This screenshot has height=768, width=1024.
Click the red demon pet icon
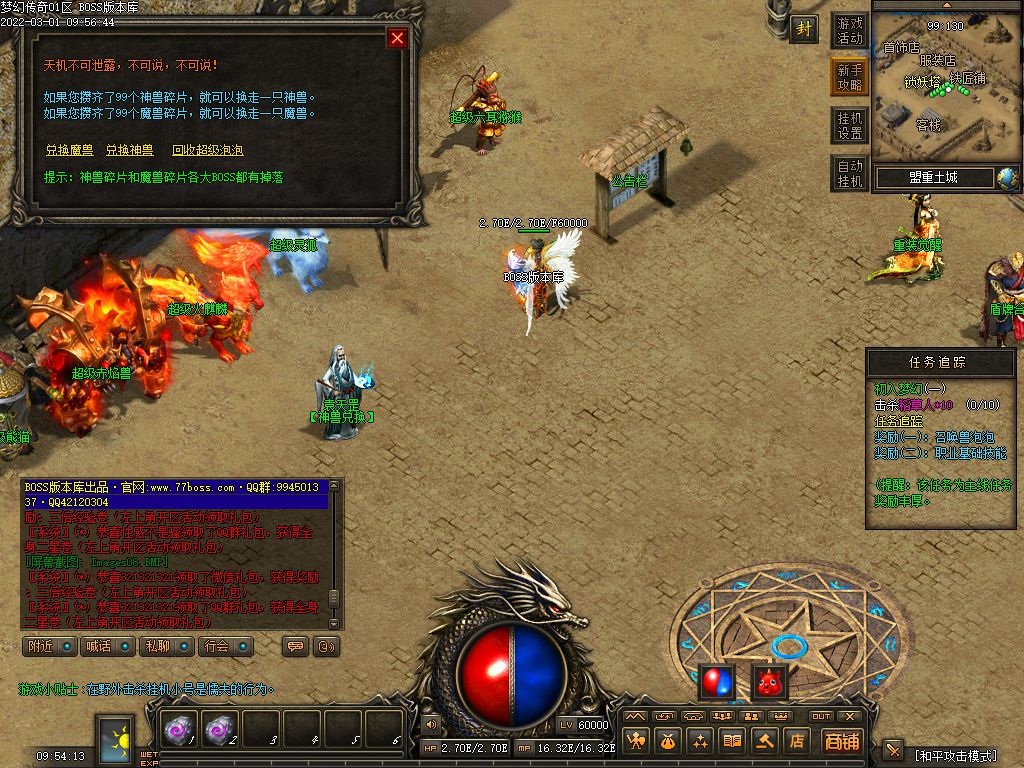tap(769, 682)
